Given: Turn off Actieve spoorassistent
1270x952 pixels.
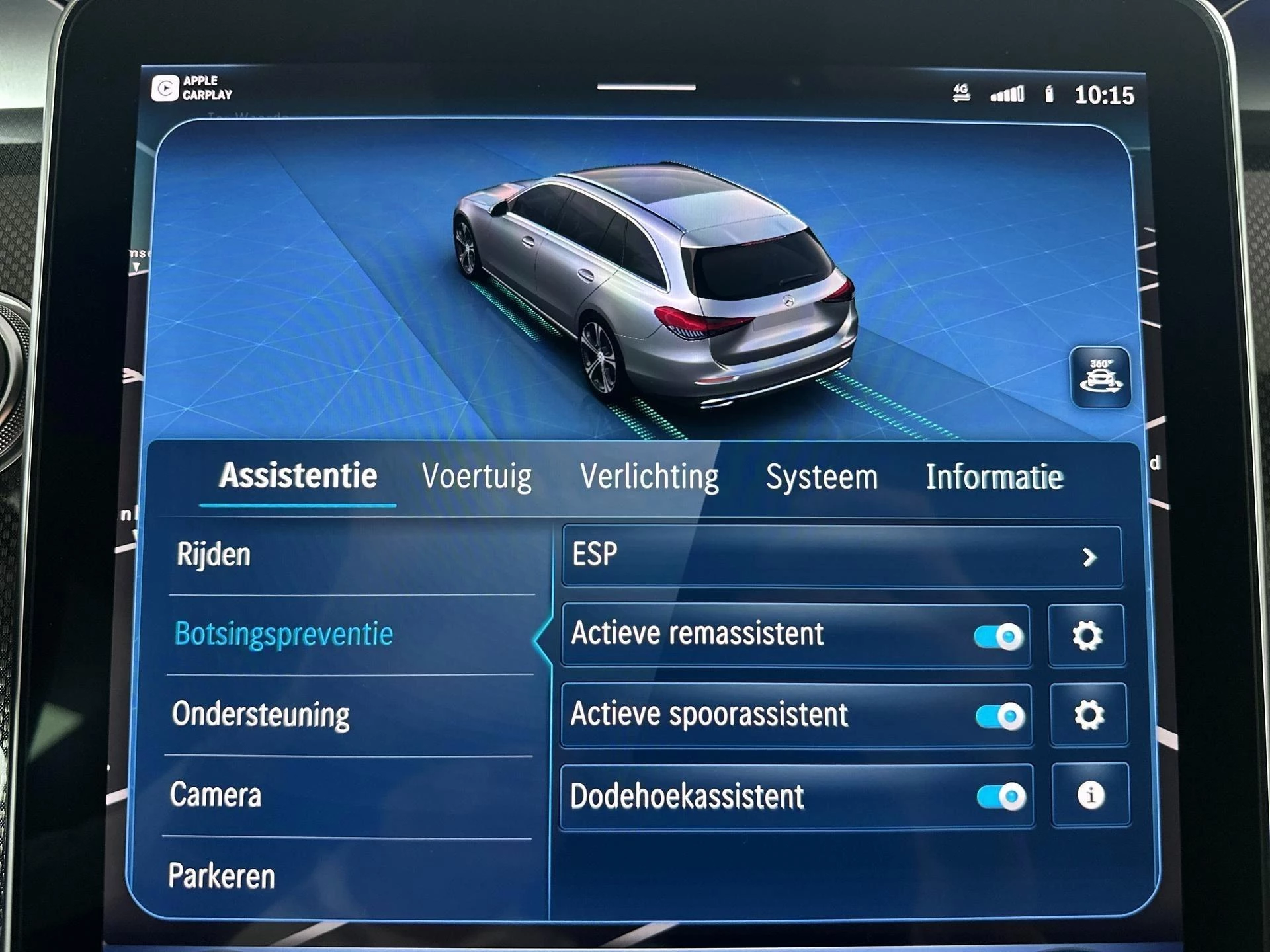Looking at the screenshot, I should click(x=997, y=715).
